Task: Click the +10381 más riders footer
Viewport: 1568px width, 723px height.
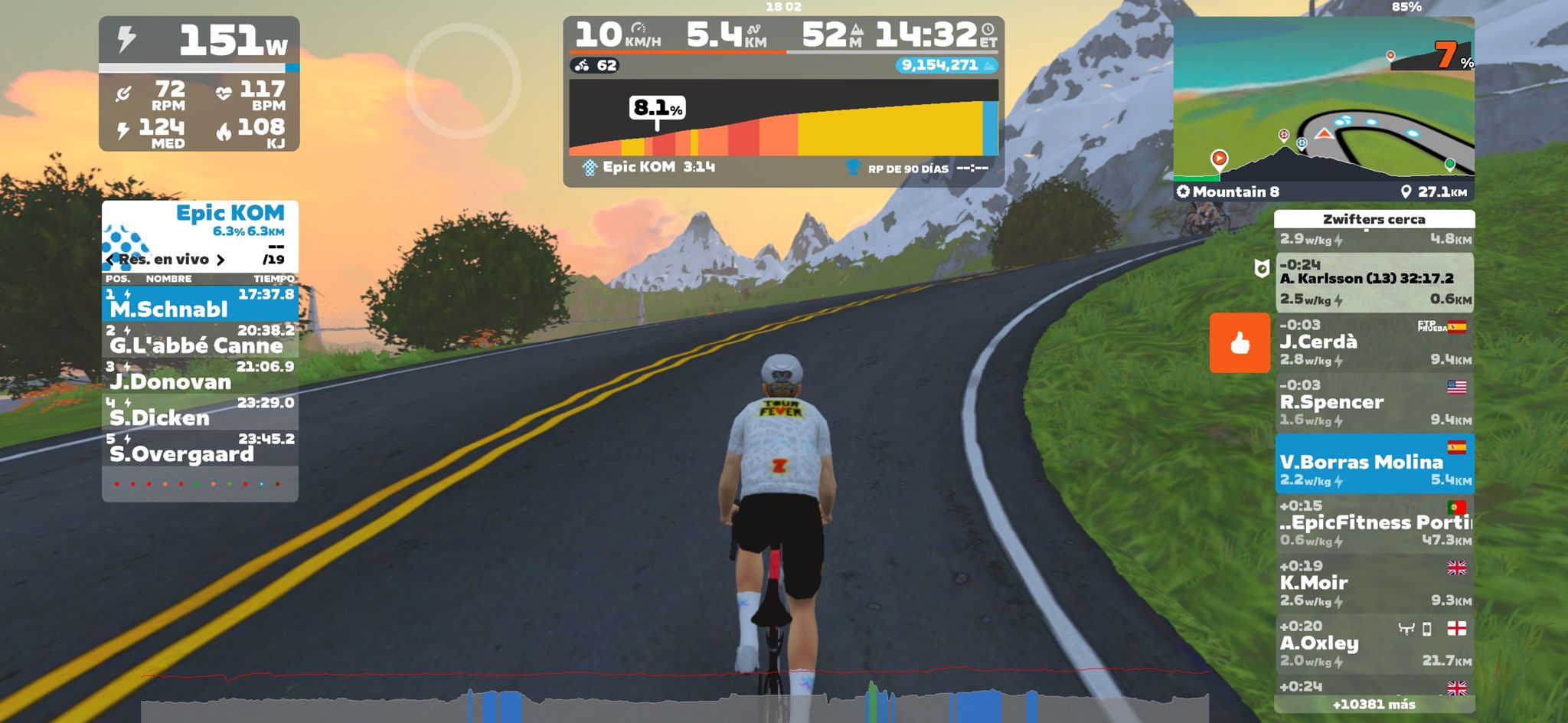Action: [x=1374, y=705]
